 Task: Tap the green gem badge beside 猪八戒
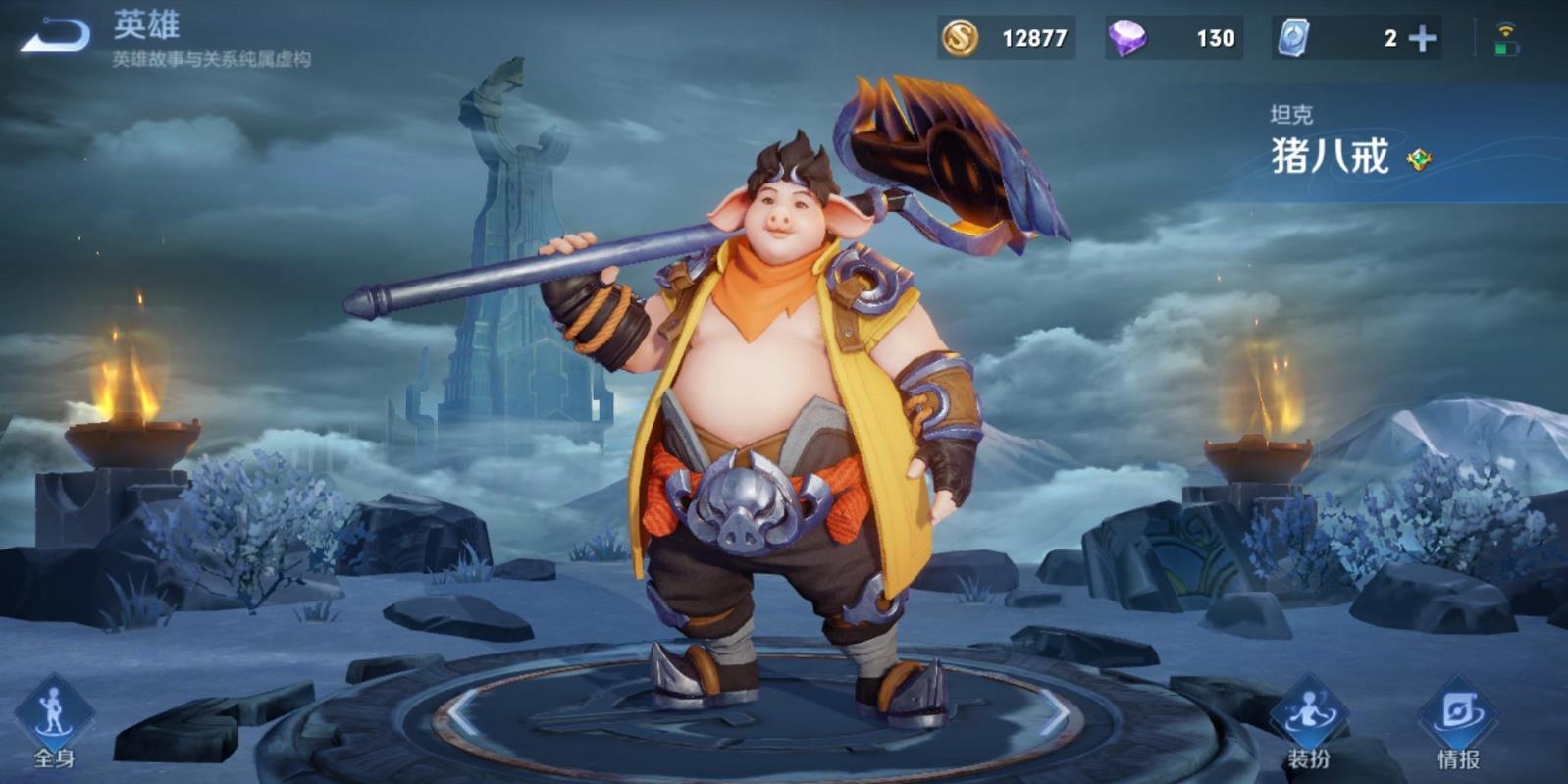[1418, 159]
